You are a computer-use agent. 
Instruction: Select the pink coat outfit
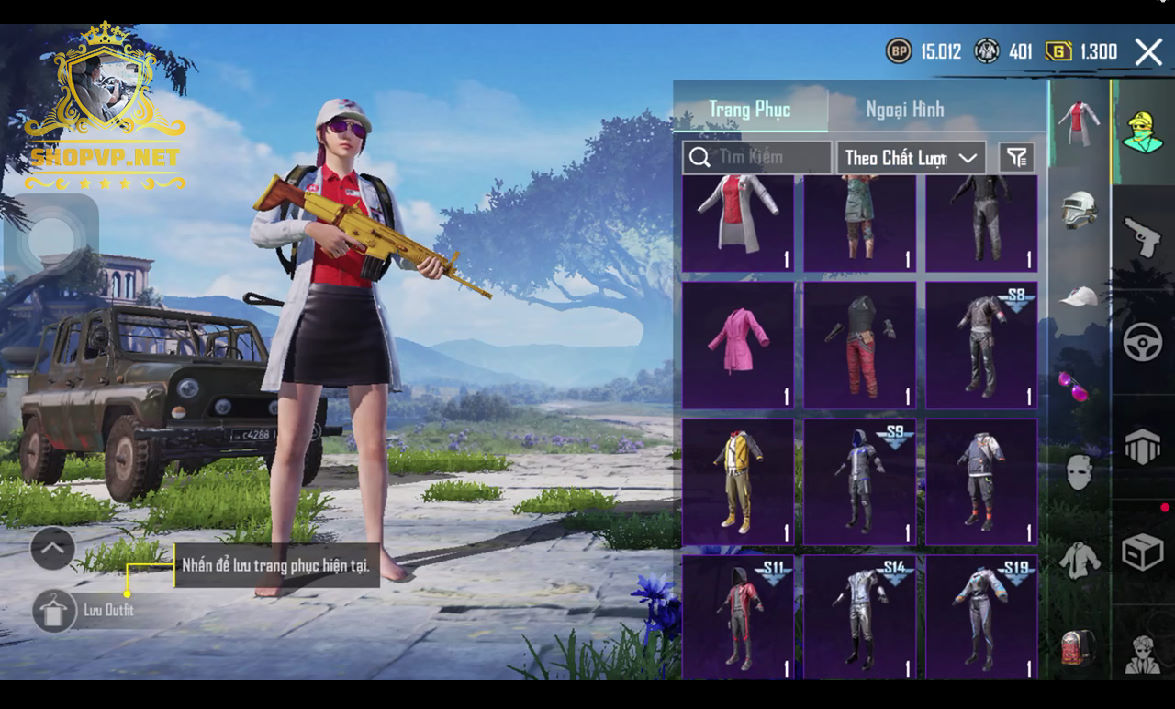[x=738, y=344]
